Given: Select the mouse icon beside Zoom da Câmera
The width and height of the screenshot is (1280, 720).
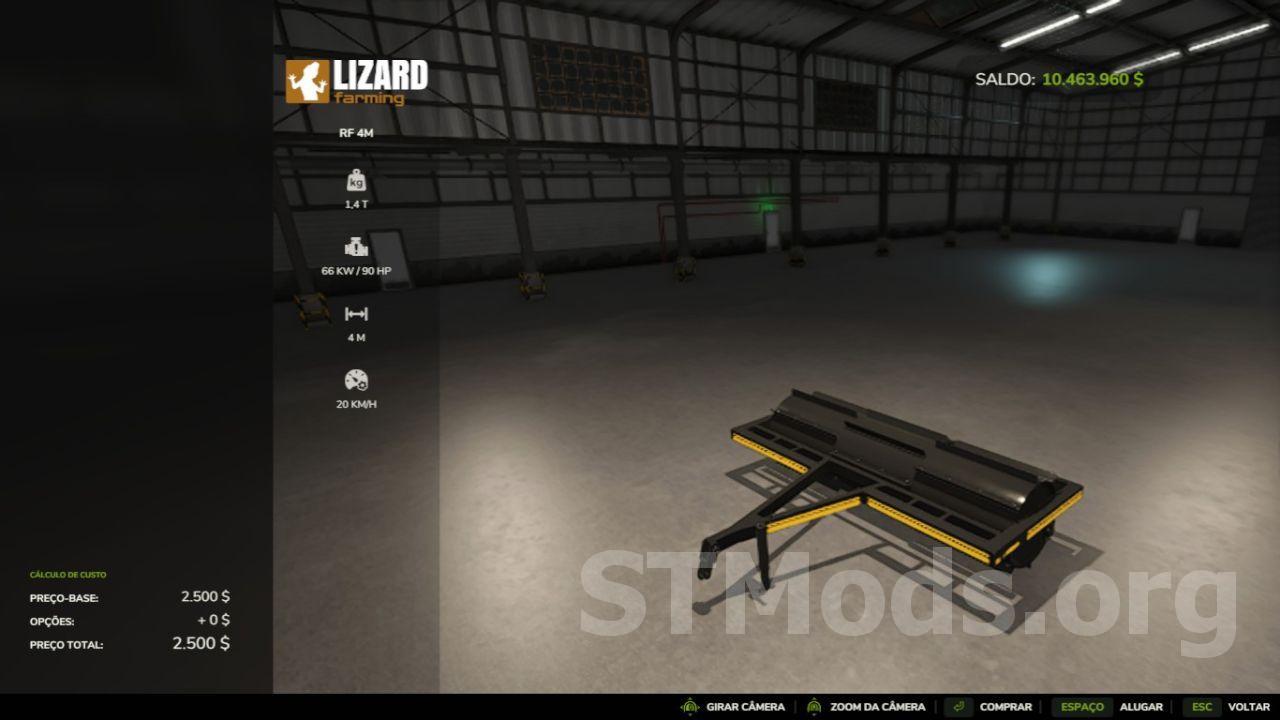Looking at the screenshot, I should point(815,706).
